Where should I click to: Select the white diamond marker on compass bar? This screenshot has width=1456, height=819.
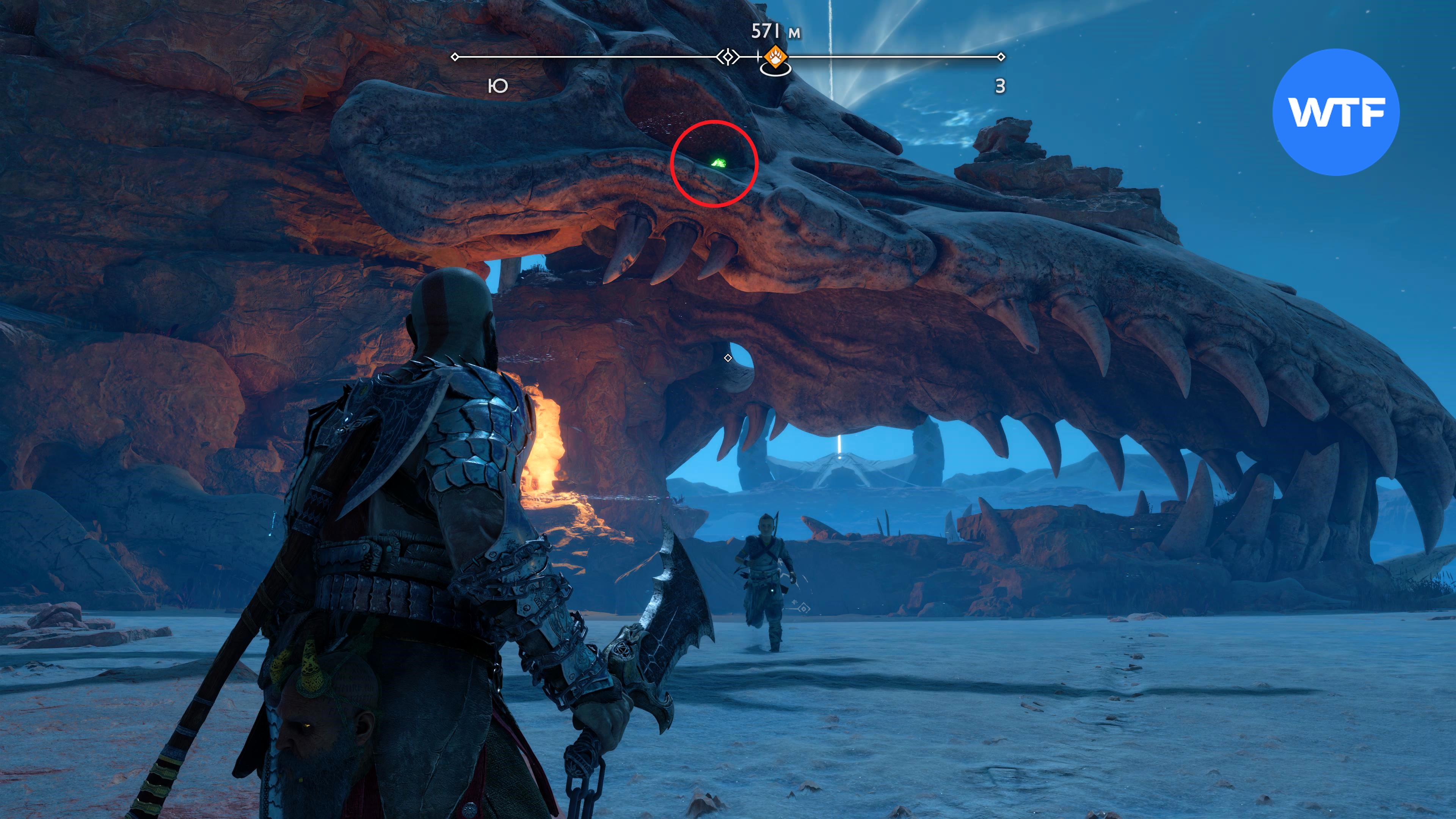728,57
